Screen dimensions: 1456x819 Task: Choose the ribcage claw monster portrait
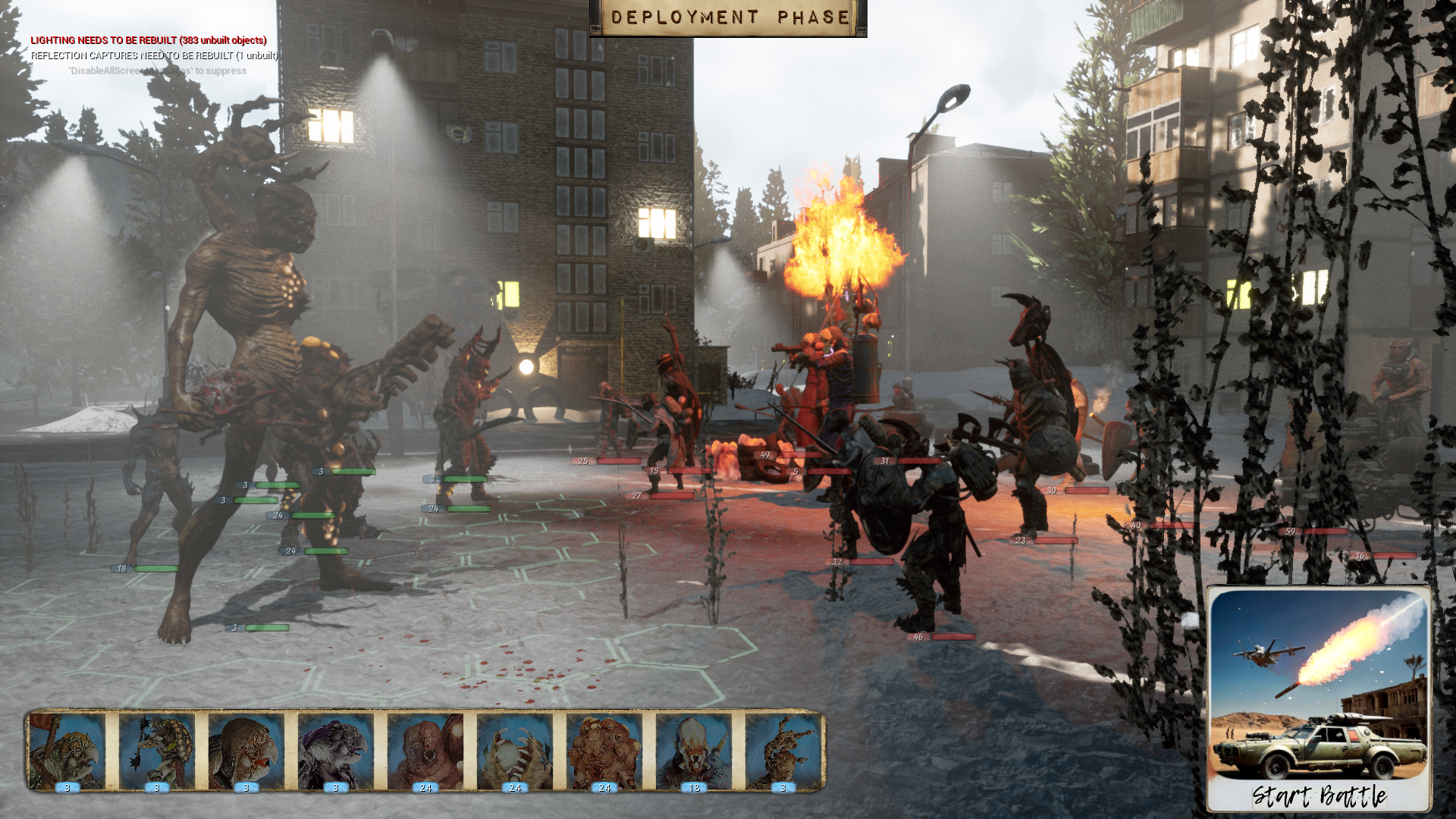[x=515, y=752]
